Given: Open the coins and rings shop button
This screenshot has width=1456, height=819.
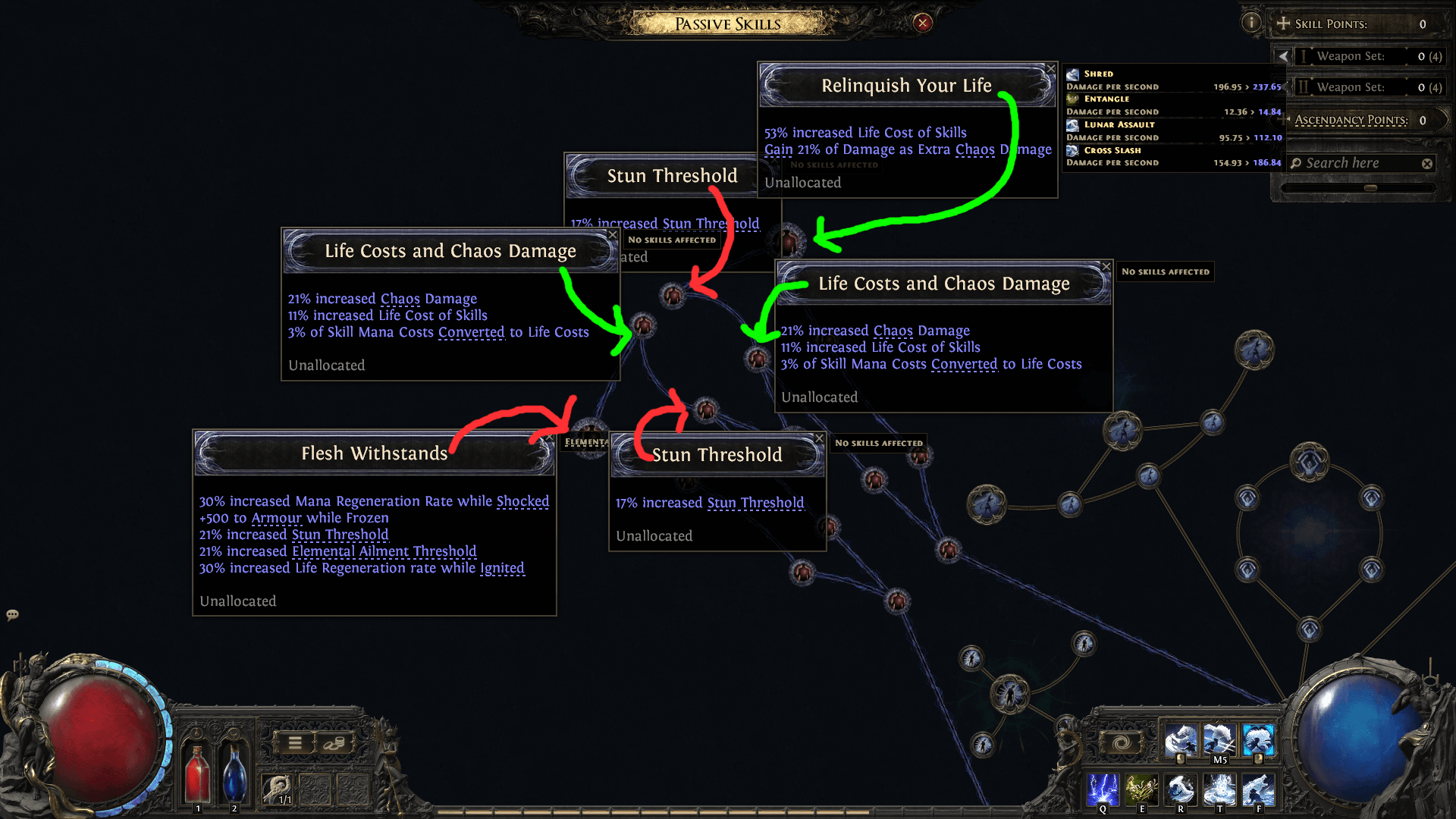Looking at the screenshot, I should (x=334, y=743).
